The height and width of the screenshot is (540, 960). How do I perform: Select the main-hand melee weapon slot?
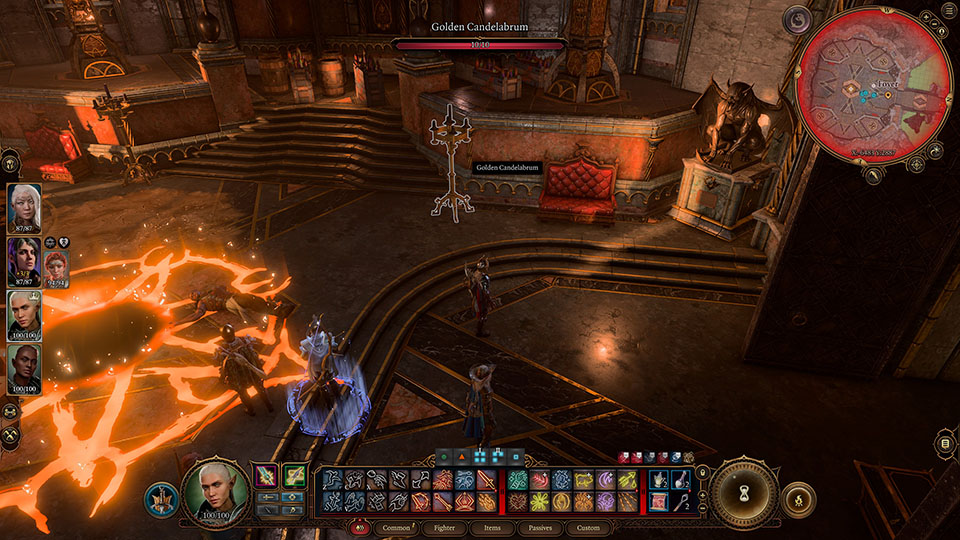tap(268, 476)
